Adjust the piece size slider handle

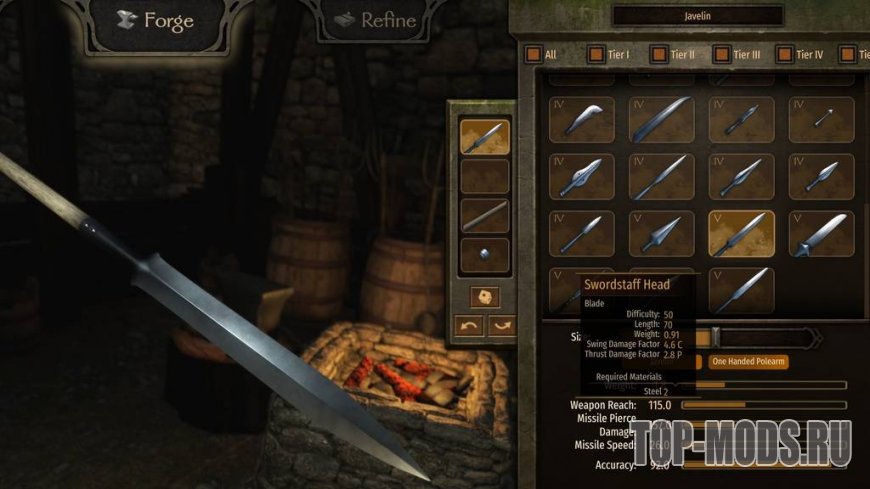[715, 337]
